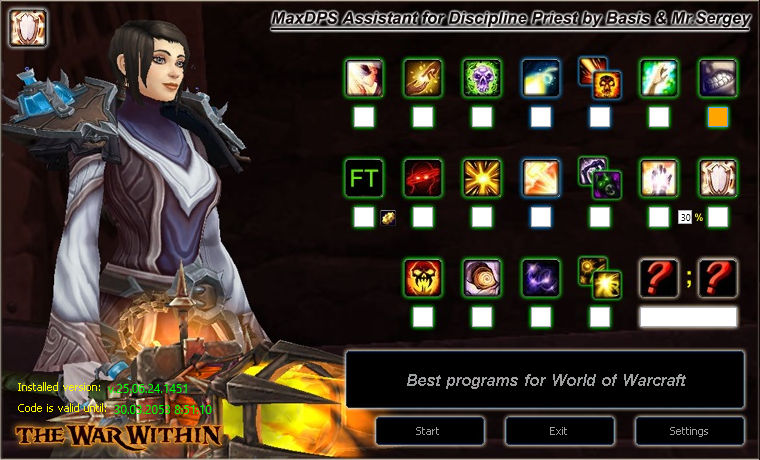Enable the checkbox under the green skull

pyautogui.click(x=482, y=117)
